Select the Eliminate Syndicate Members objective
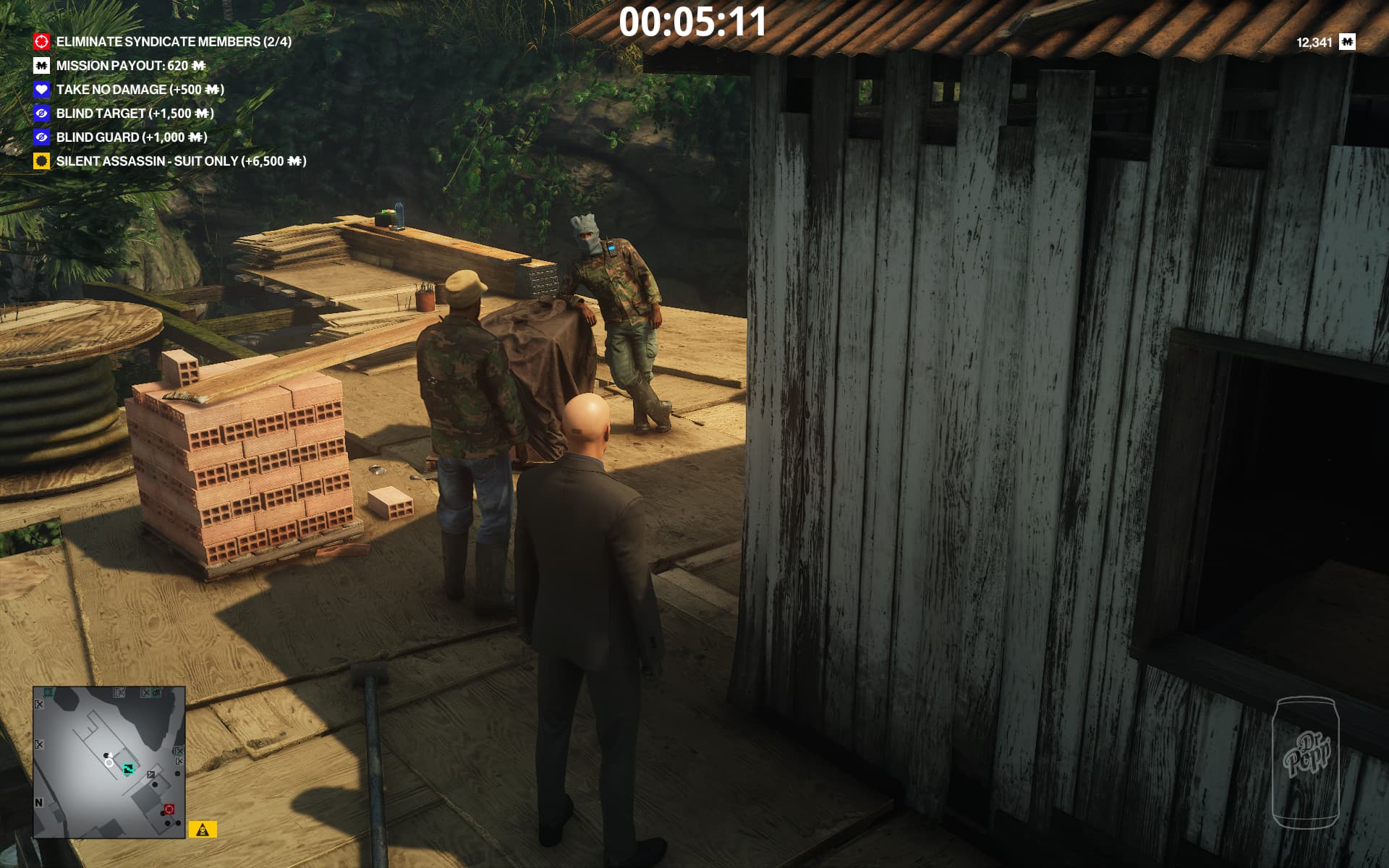The width and height of the screenshot is (1389, 868). click(x=174, y=42)
